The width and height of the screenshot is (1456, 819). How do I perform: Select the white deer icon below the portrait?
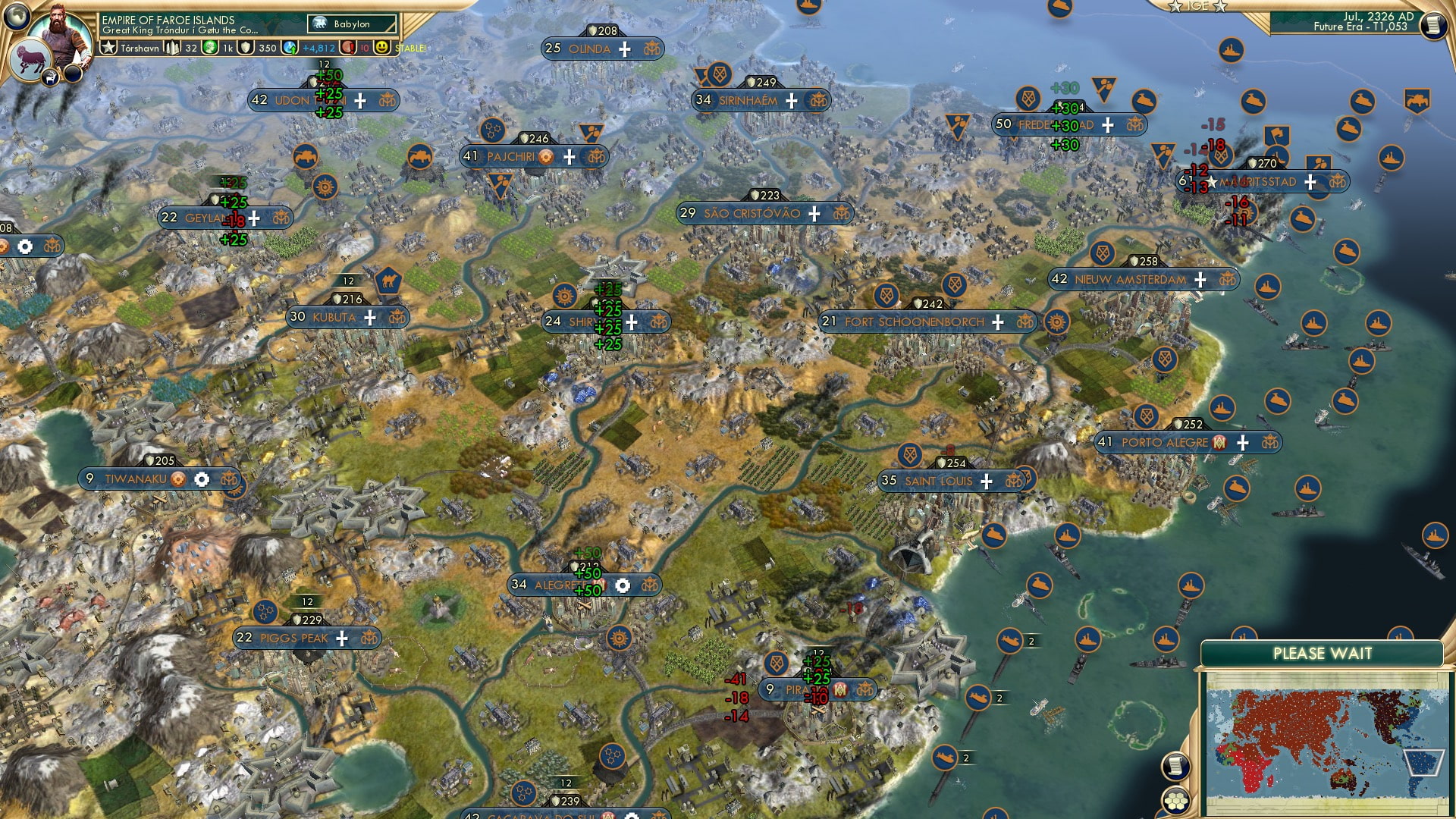pos(52,76)
